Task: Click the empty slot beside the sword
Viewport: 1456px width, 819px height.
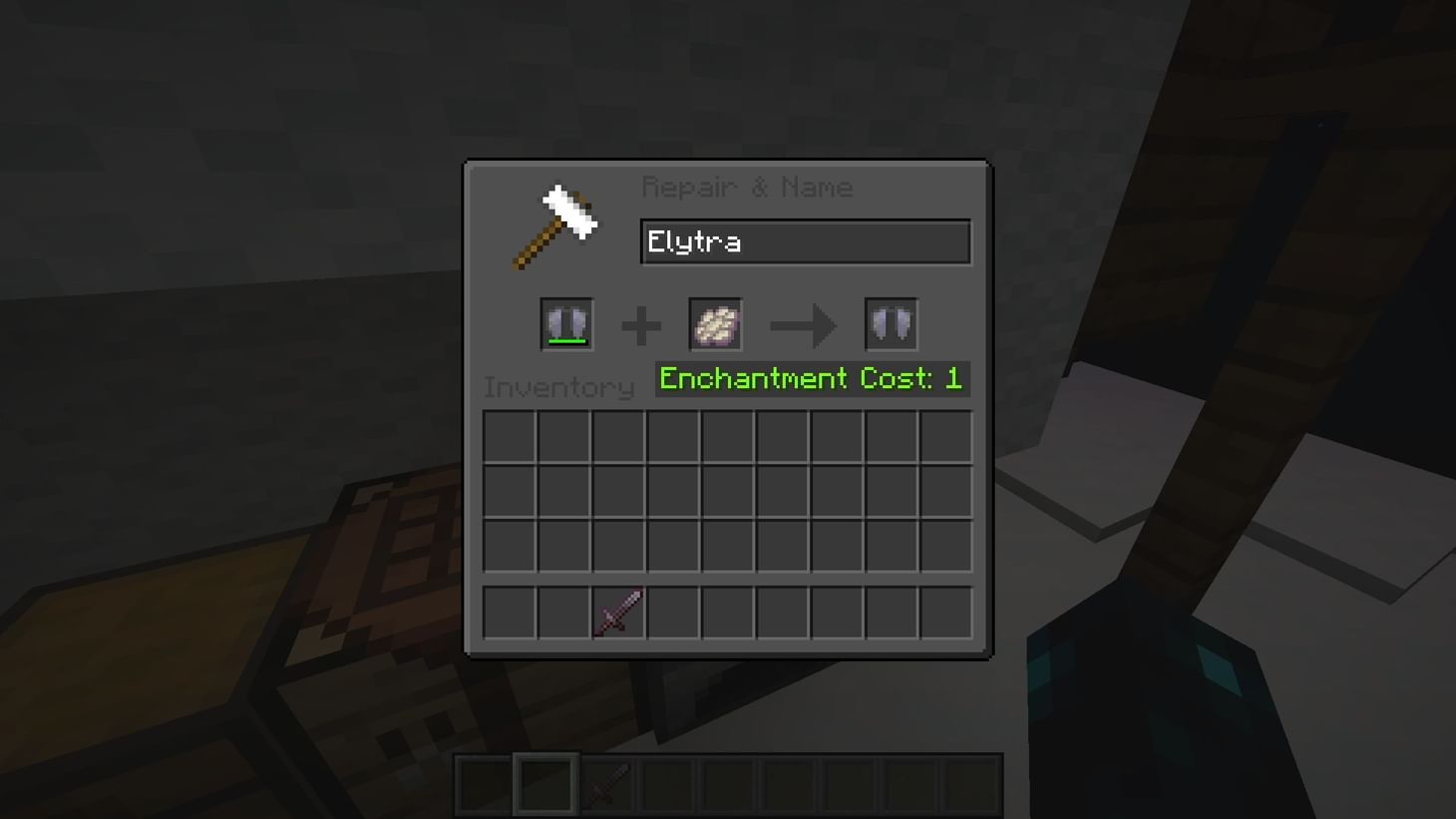Action: [x=671, y=613]
